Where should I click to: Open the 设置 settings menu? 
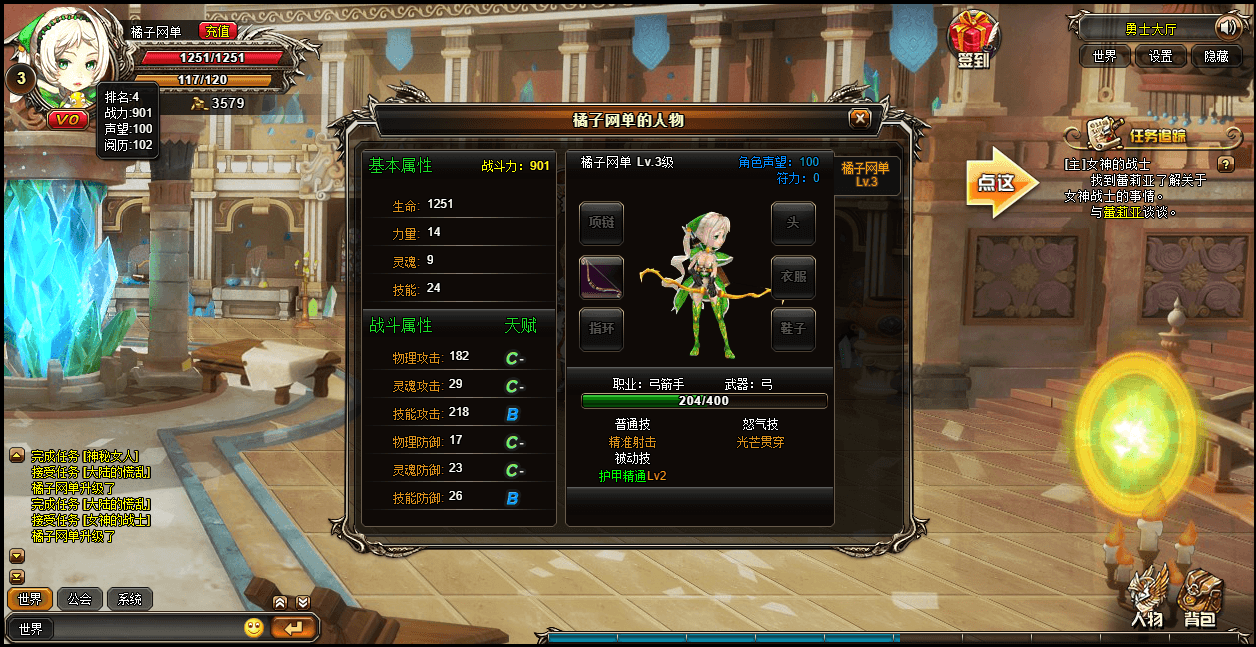(x=1160, y=56)
